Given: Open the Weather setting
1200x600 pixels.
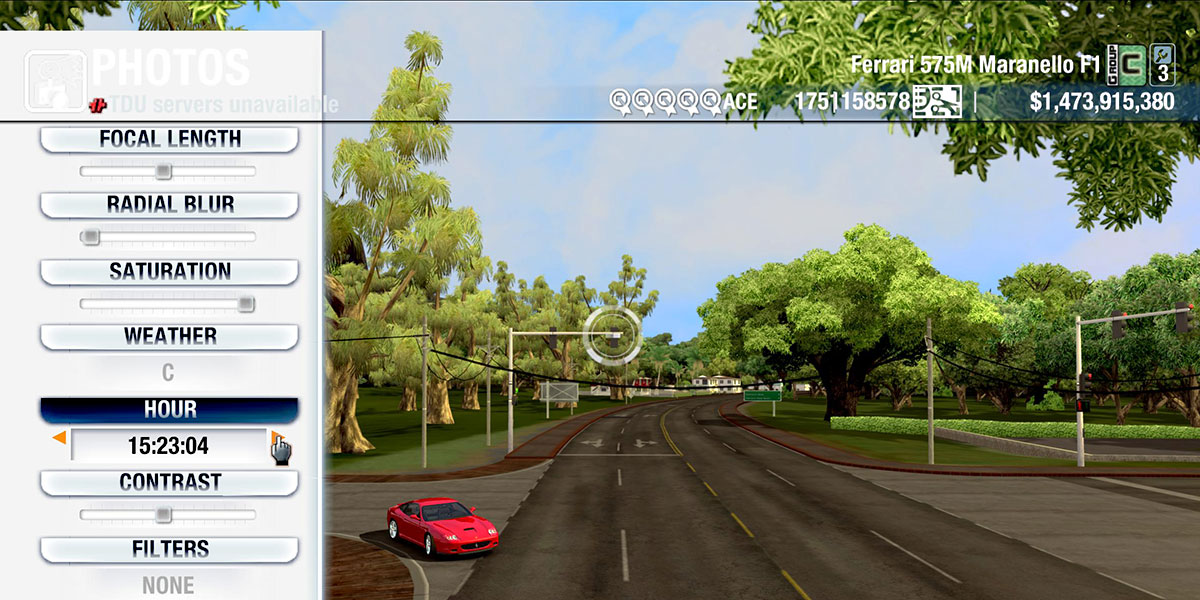Looking at the screenshot, I should [x=169, y=337].
